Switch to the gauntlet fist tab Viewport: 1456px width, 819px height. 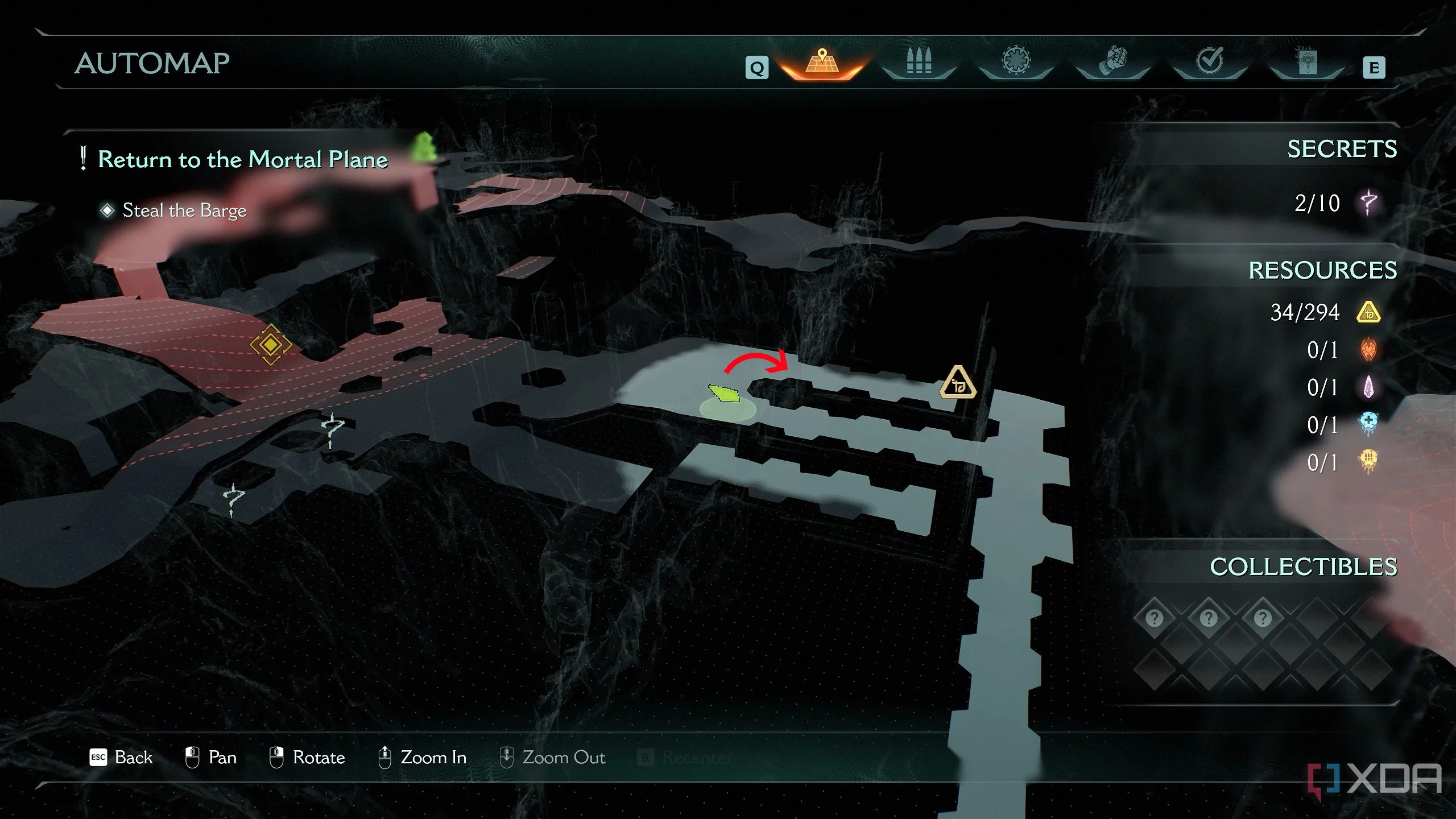[x=1112, y=61]
